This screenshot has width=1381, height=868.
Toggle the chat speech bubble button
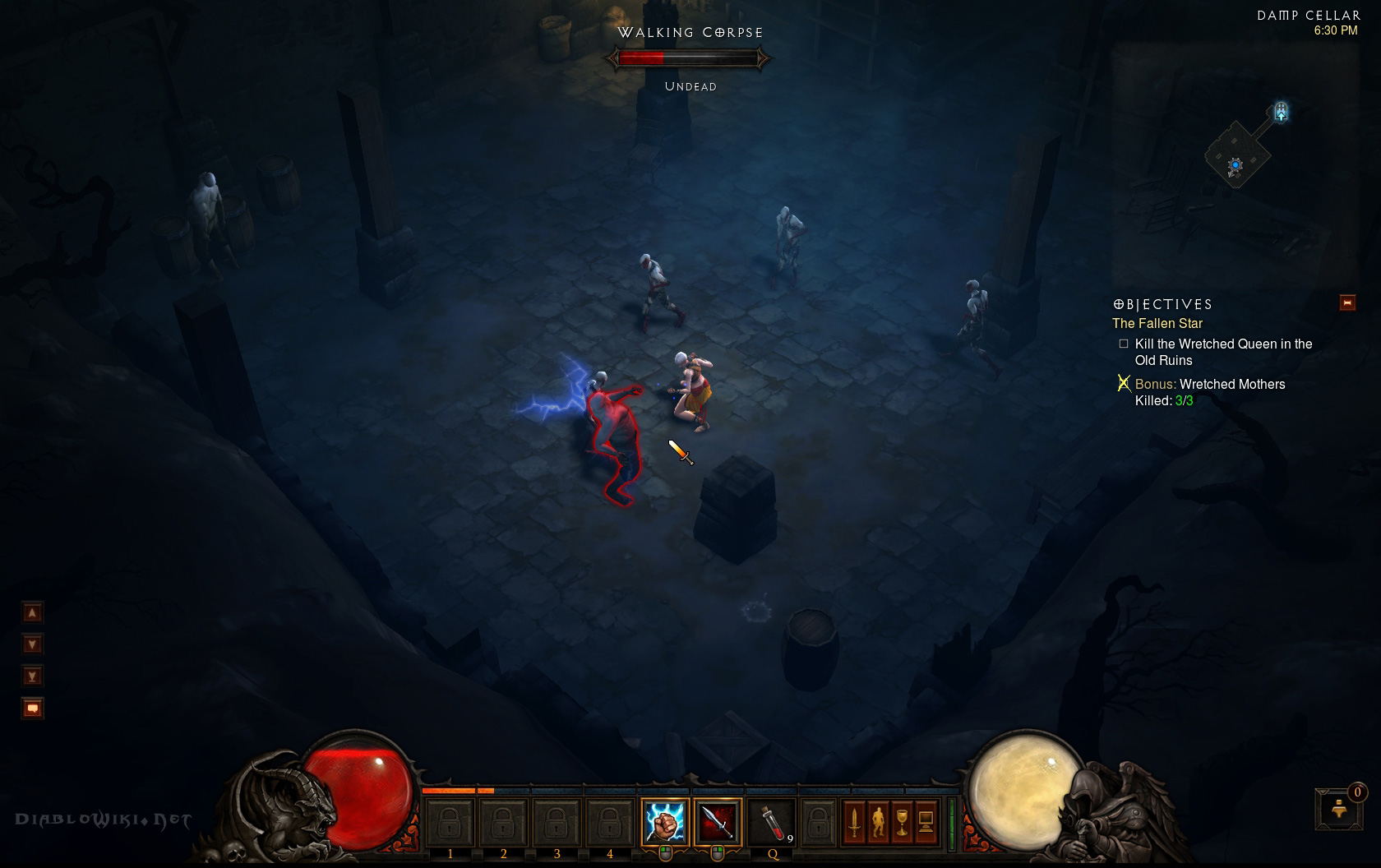pos(32,708)
